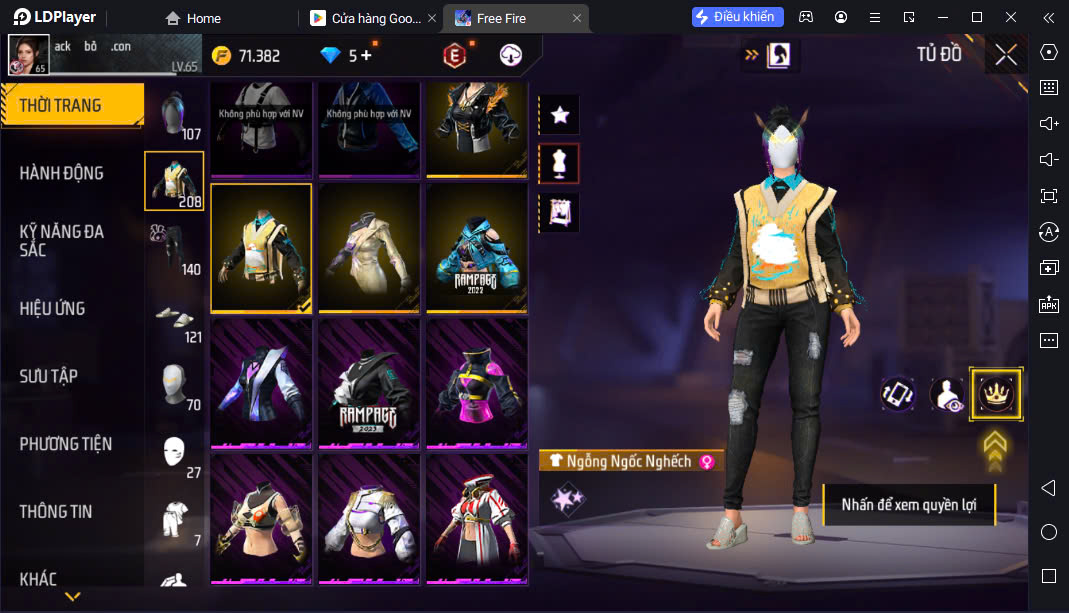Open the HÀNH ĐỘNG category
This screenshot has height=613, width=1069.
click(x=62, y=173)
